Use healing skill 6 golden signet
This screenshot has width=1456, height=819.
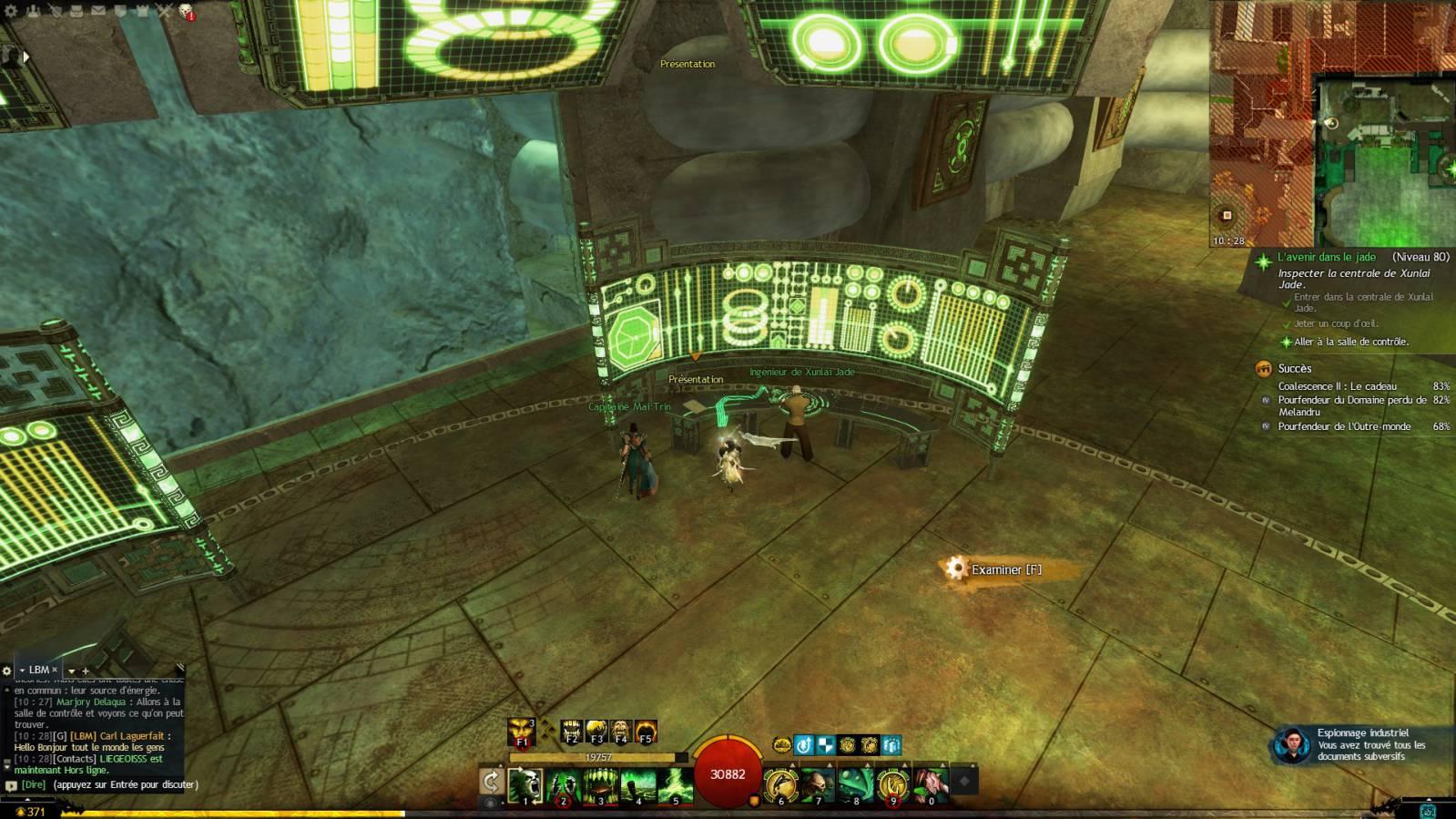781,785
